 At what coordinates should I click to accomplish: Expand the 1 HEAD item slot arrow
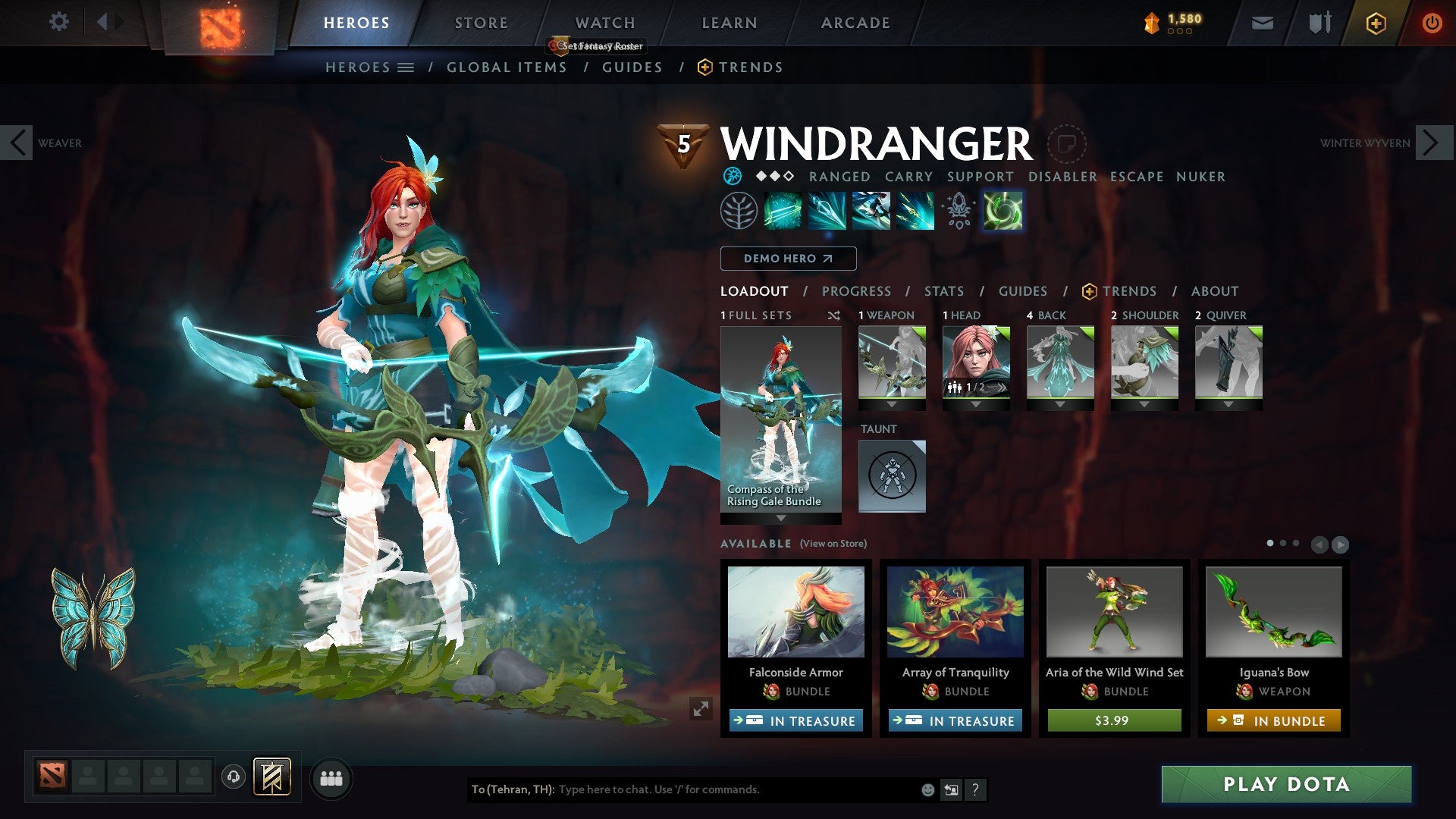click(x=976, y=403)
